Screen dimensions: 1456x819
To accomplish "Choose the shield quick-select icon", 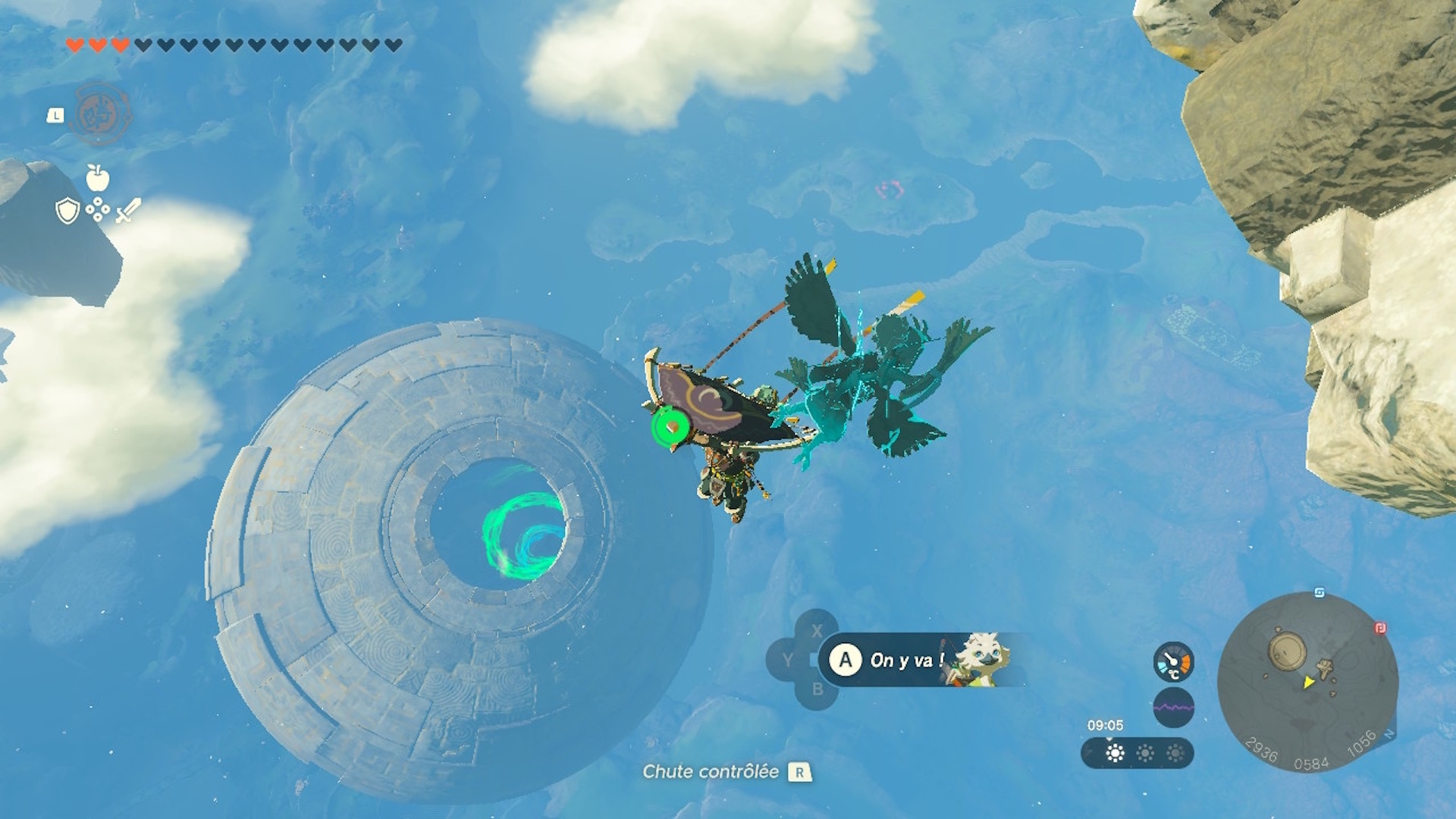I will pos(67,211).
